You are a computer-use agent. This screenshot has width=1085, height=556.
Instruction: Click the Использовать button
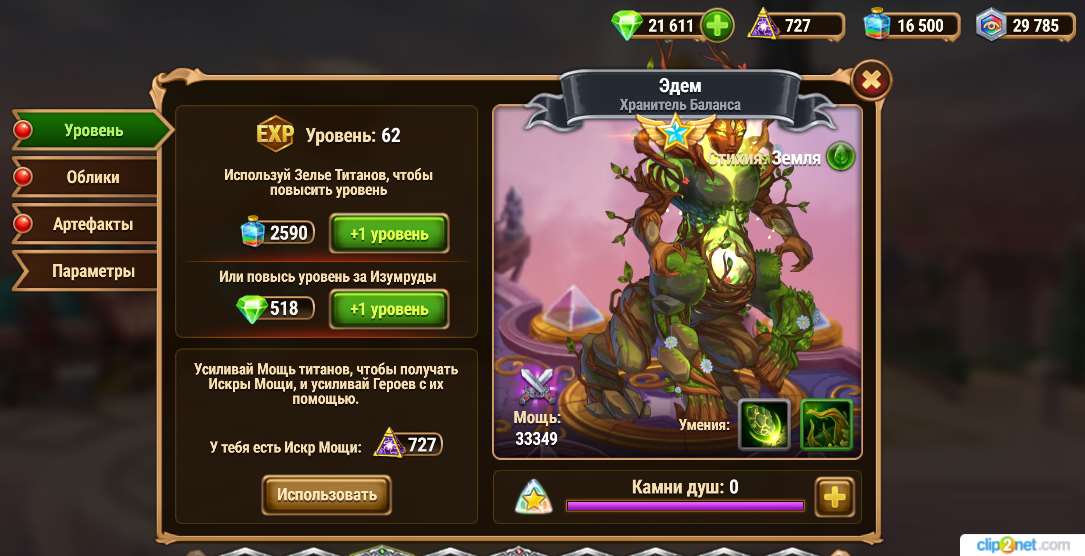click(327, 494)
